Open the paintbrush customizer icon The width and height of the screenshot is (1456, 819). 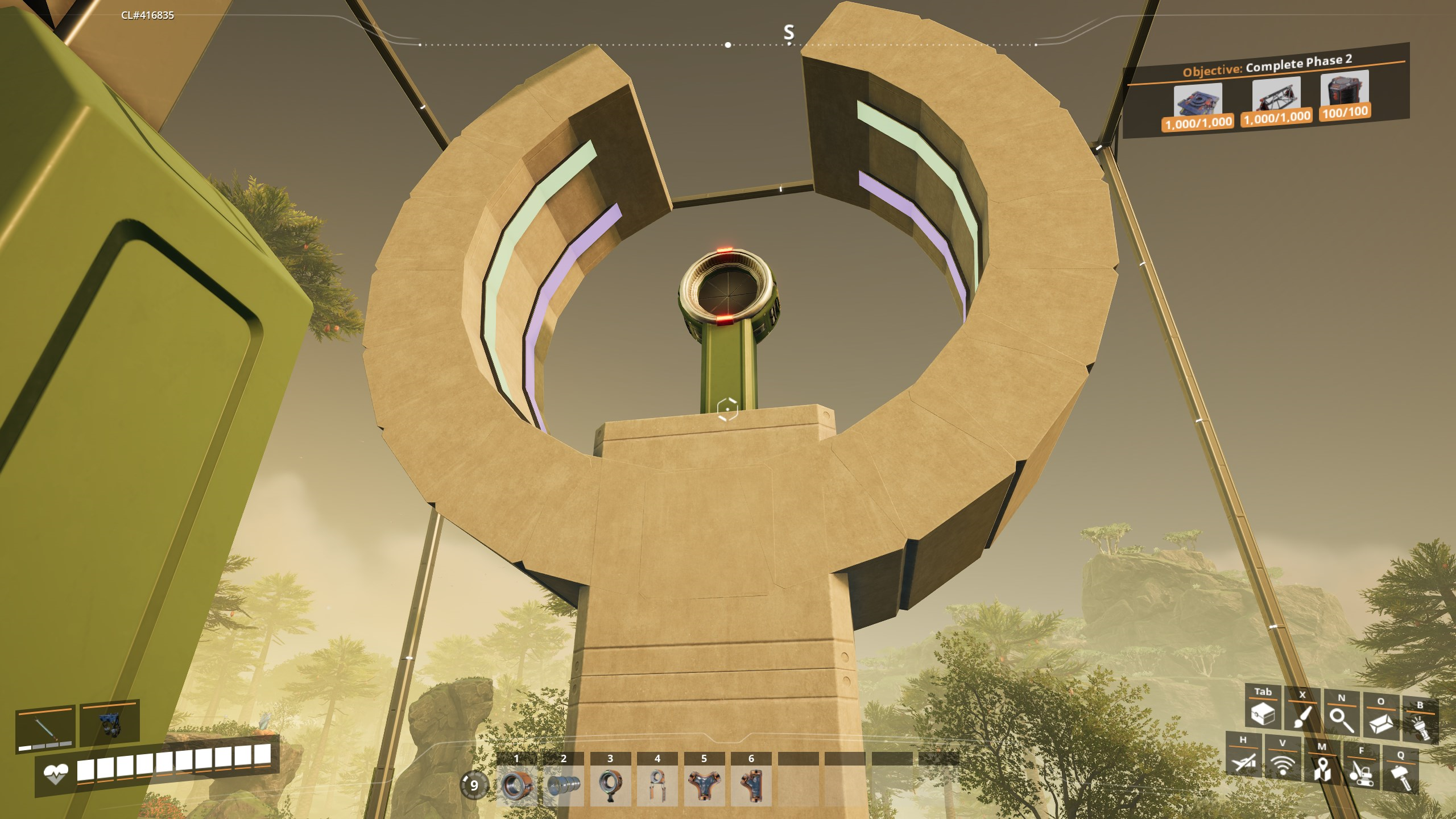(x=1302, y=717)
